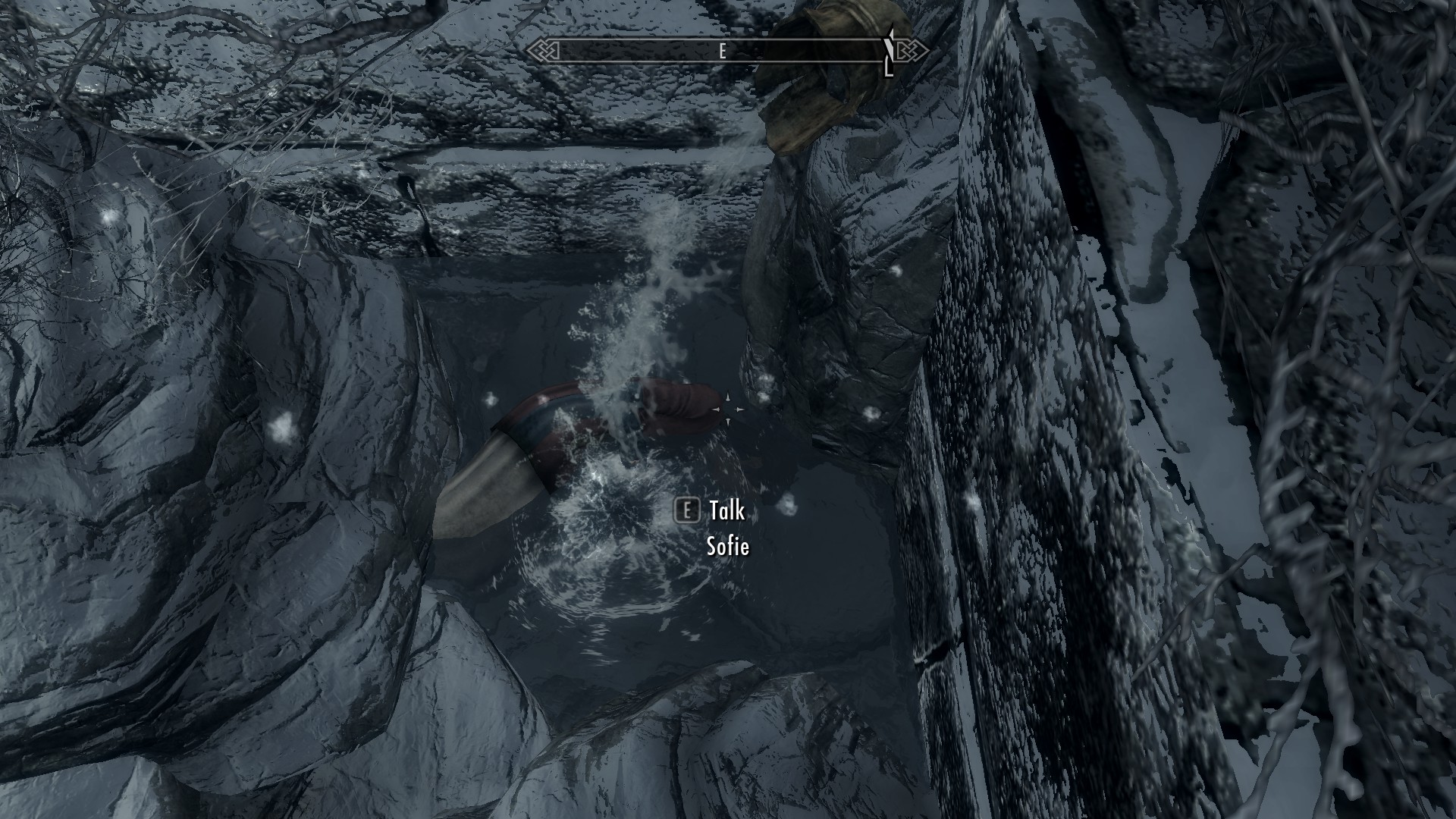Select the upward sneak-eye arrow above the crosshair
Screen dimensions: 1456x819
click(x=726, y=394)
